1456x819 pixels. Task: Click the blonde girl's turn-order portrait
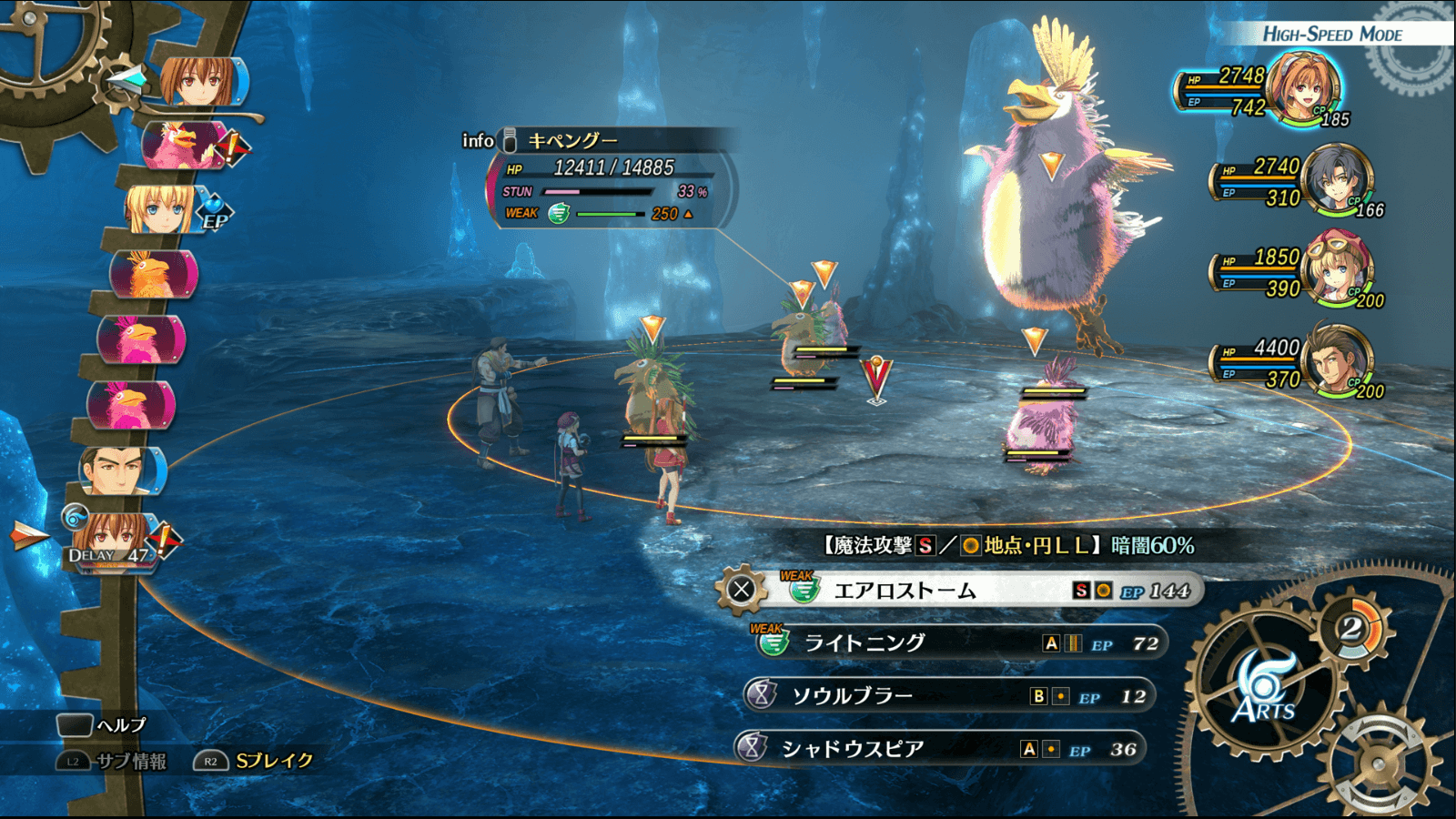(x=161, y=209)
